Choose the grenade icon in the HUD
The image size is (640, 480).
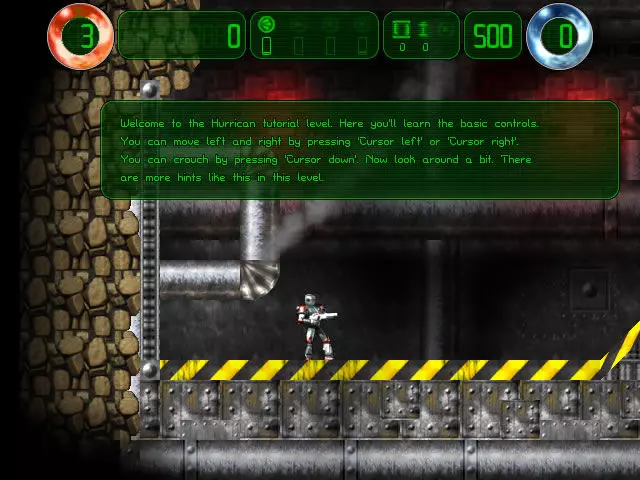(425, 28)
